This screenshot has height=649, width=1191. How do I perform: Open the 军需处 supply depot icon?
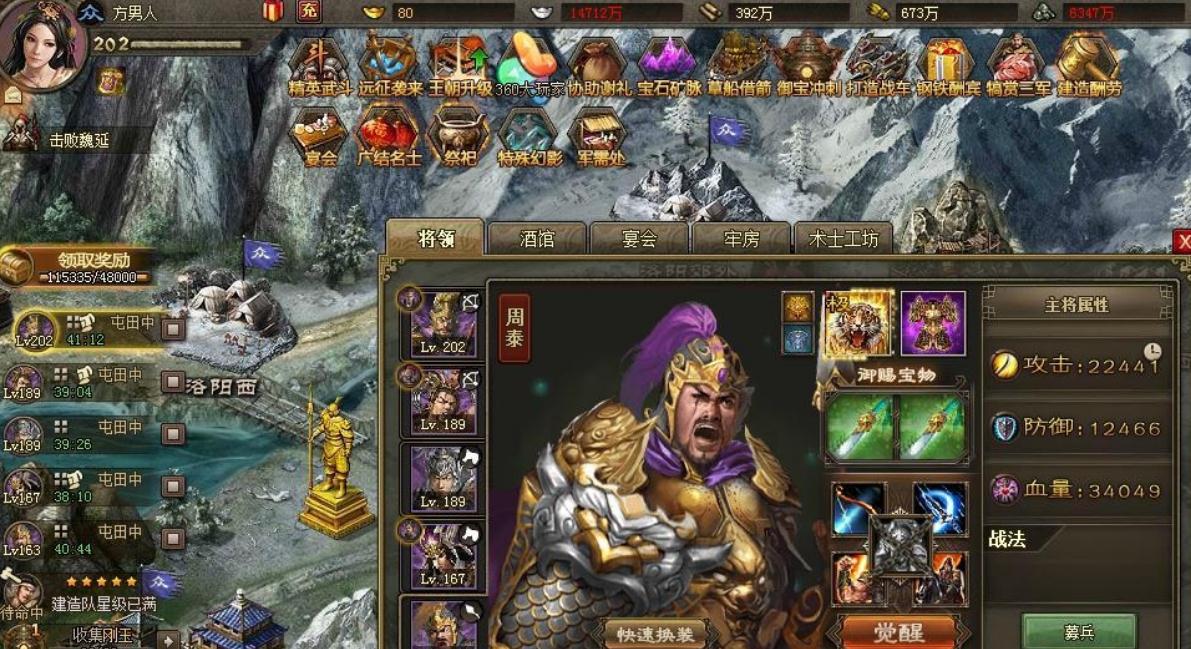click(598, 136)
